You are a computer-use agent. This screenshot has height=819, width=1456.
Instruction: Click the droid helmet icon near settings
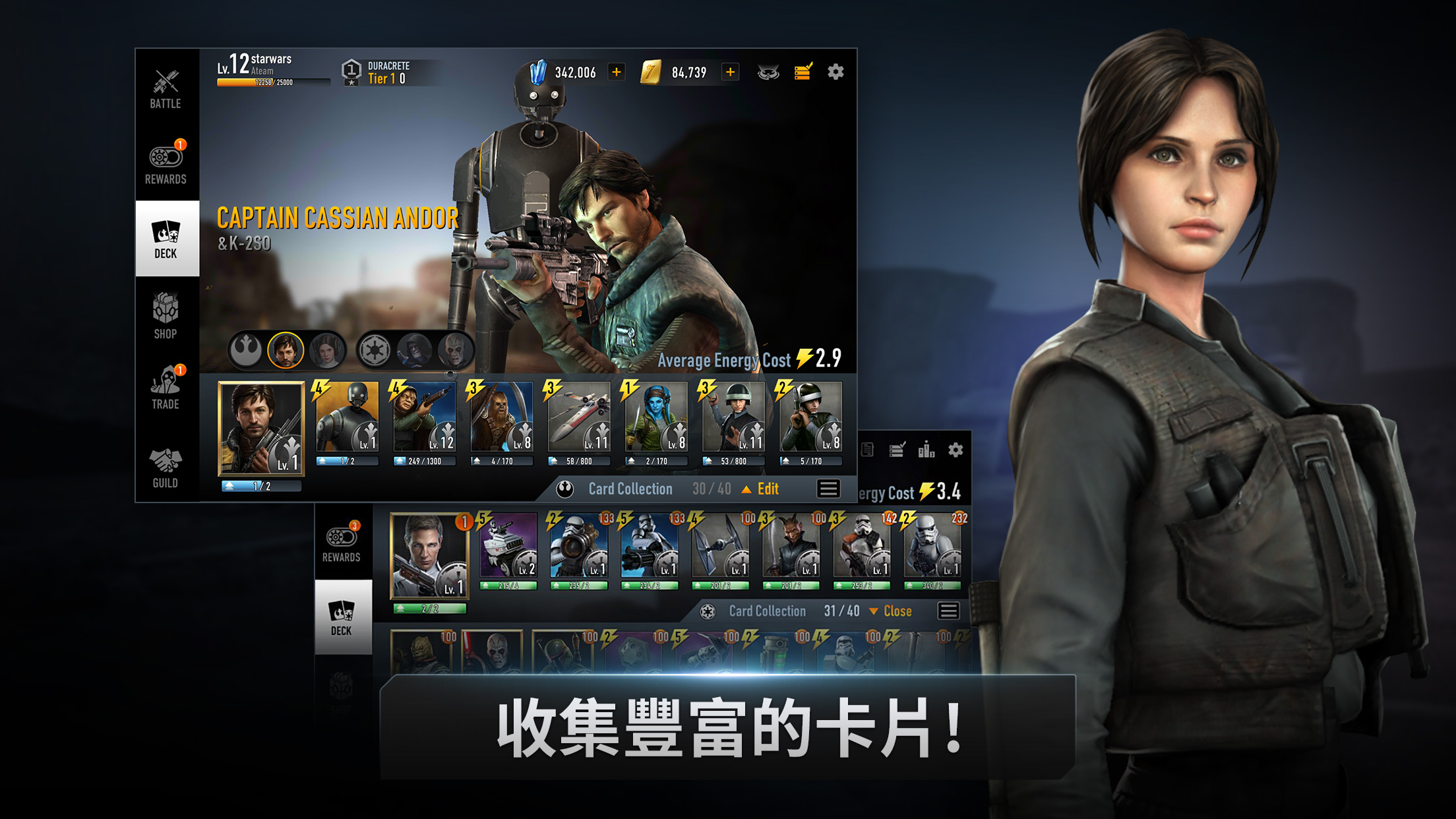click(768, 73)
